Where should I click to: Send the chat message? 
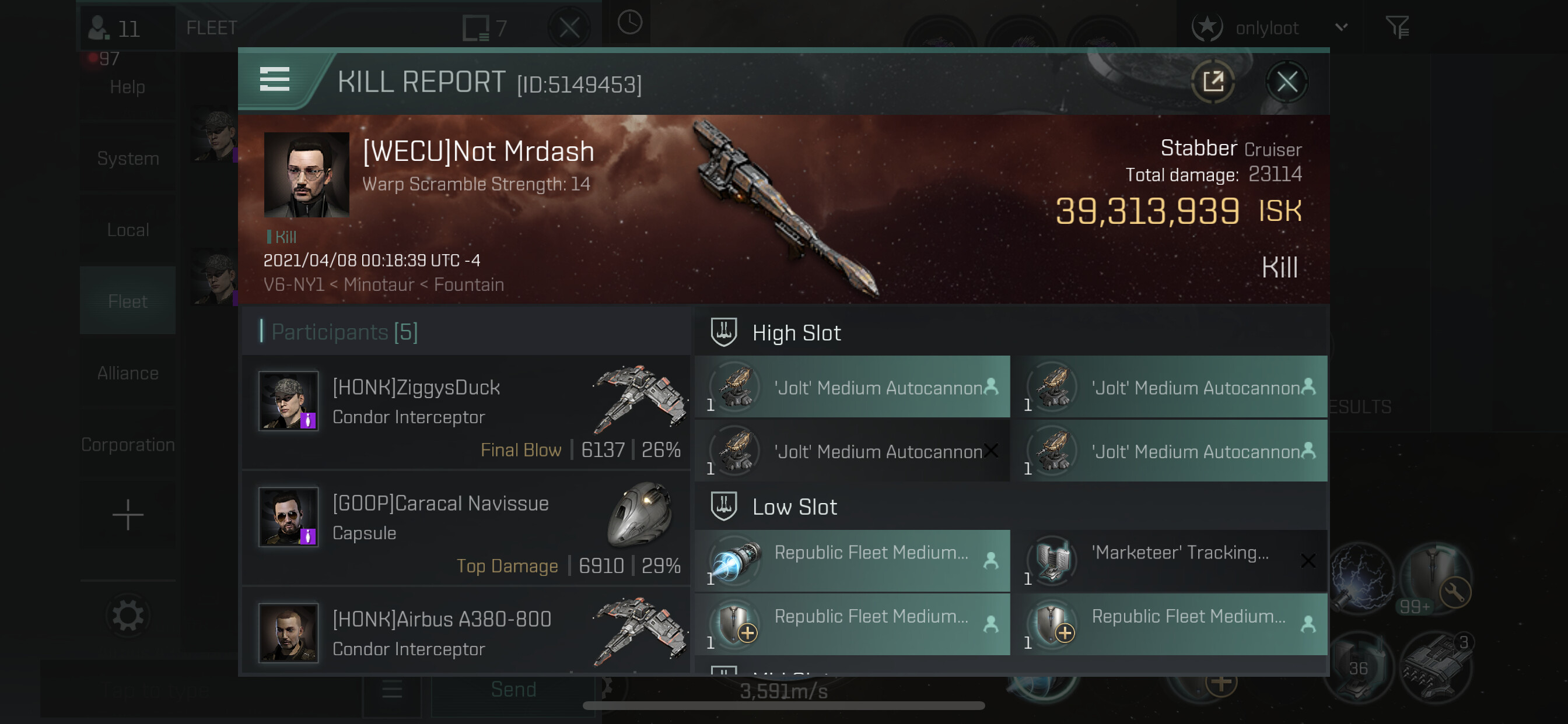pos(513,690)
